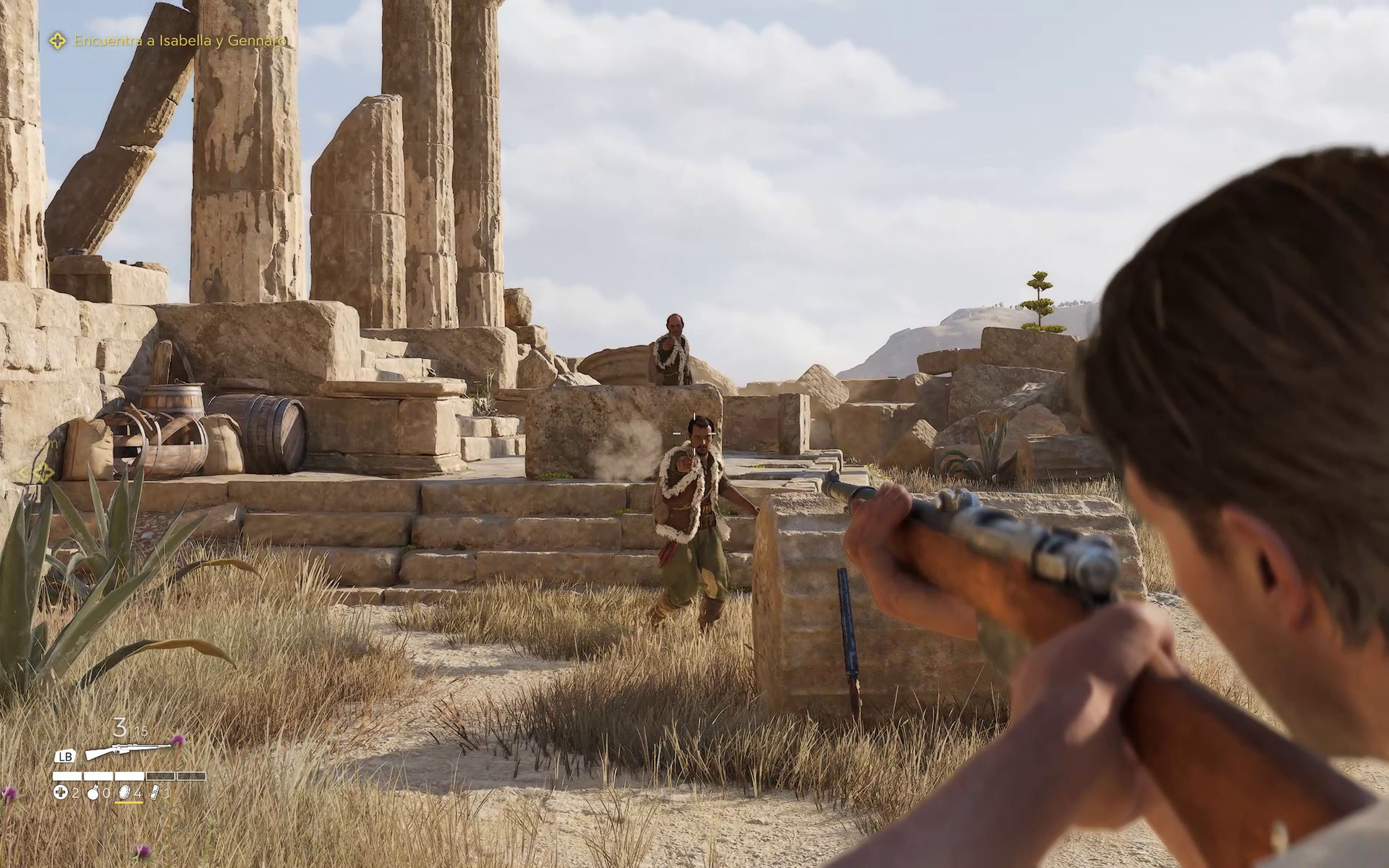Screen dimensions: 1389x868
Task: Pick the ammo clip item icon
Action: 155,793
